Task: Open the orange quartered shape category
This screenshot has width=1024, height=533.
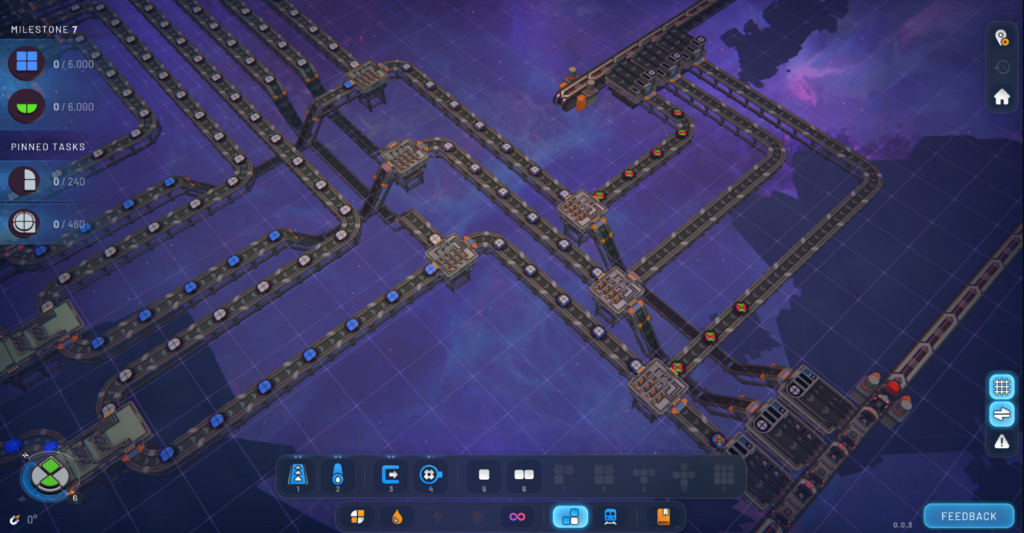Action: click(x=357, y=516)
